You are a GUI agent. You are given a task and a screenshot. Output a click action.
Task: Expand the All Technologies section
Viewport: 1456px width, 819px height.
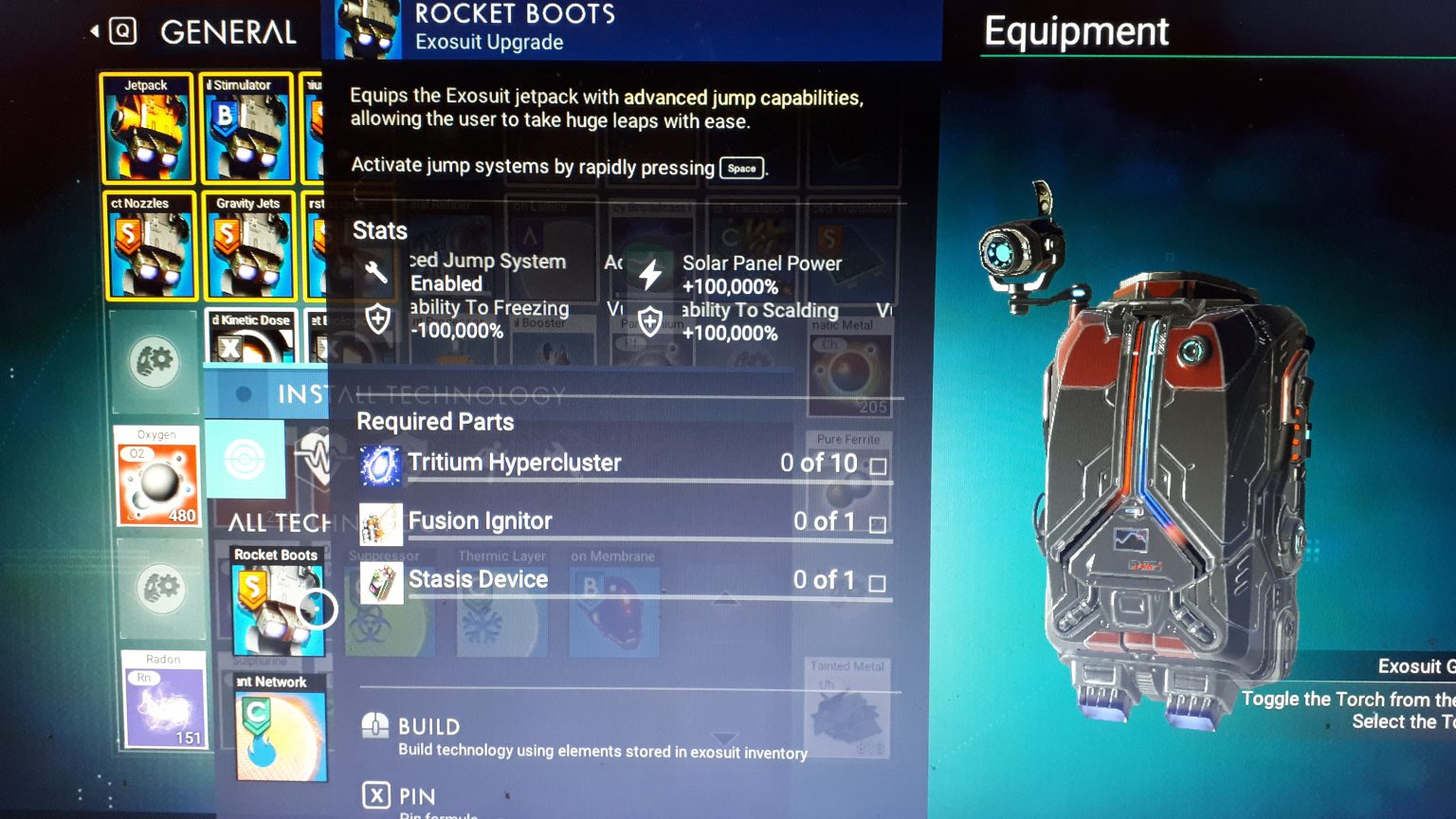pyautogui.click(x=275, y=523)
